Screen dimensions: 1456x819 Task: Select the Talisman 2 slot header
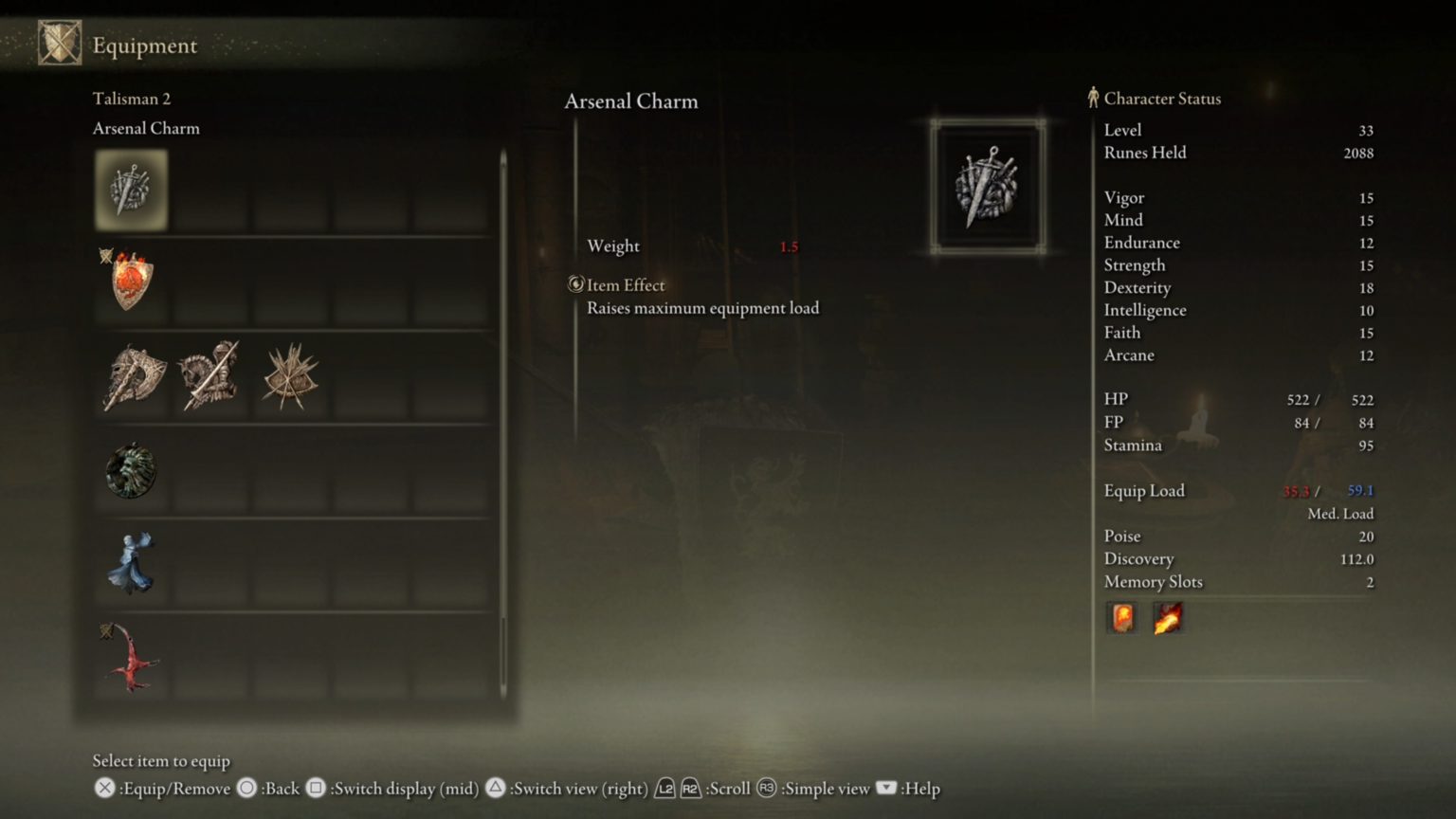click(x=130, y=98)
